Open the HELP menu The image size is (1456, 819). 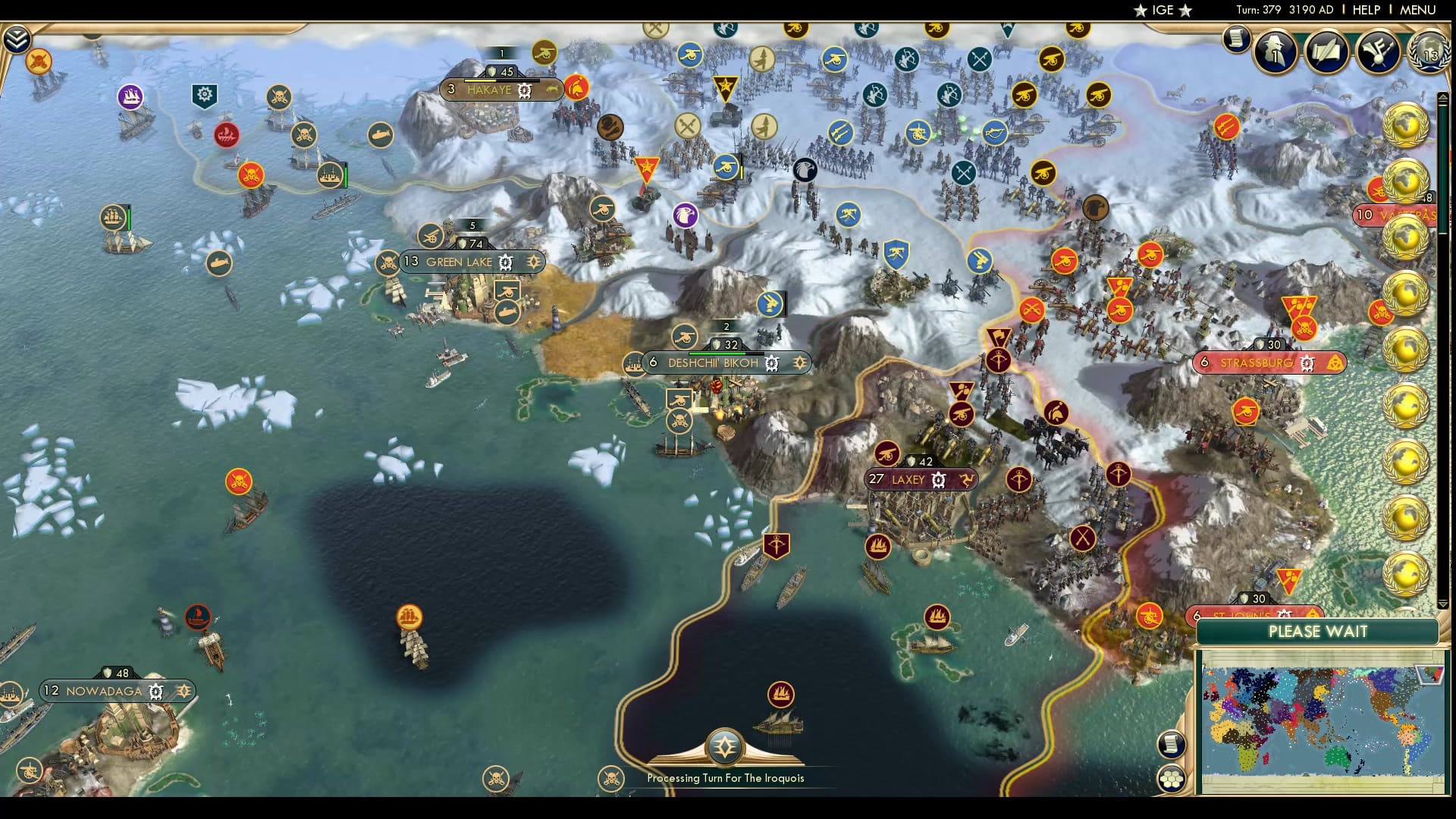coord(1365,10)
